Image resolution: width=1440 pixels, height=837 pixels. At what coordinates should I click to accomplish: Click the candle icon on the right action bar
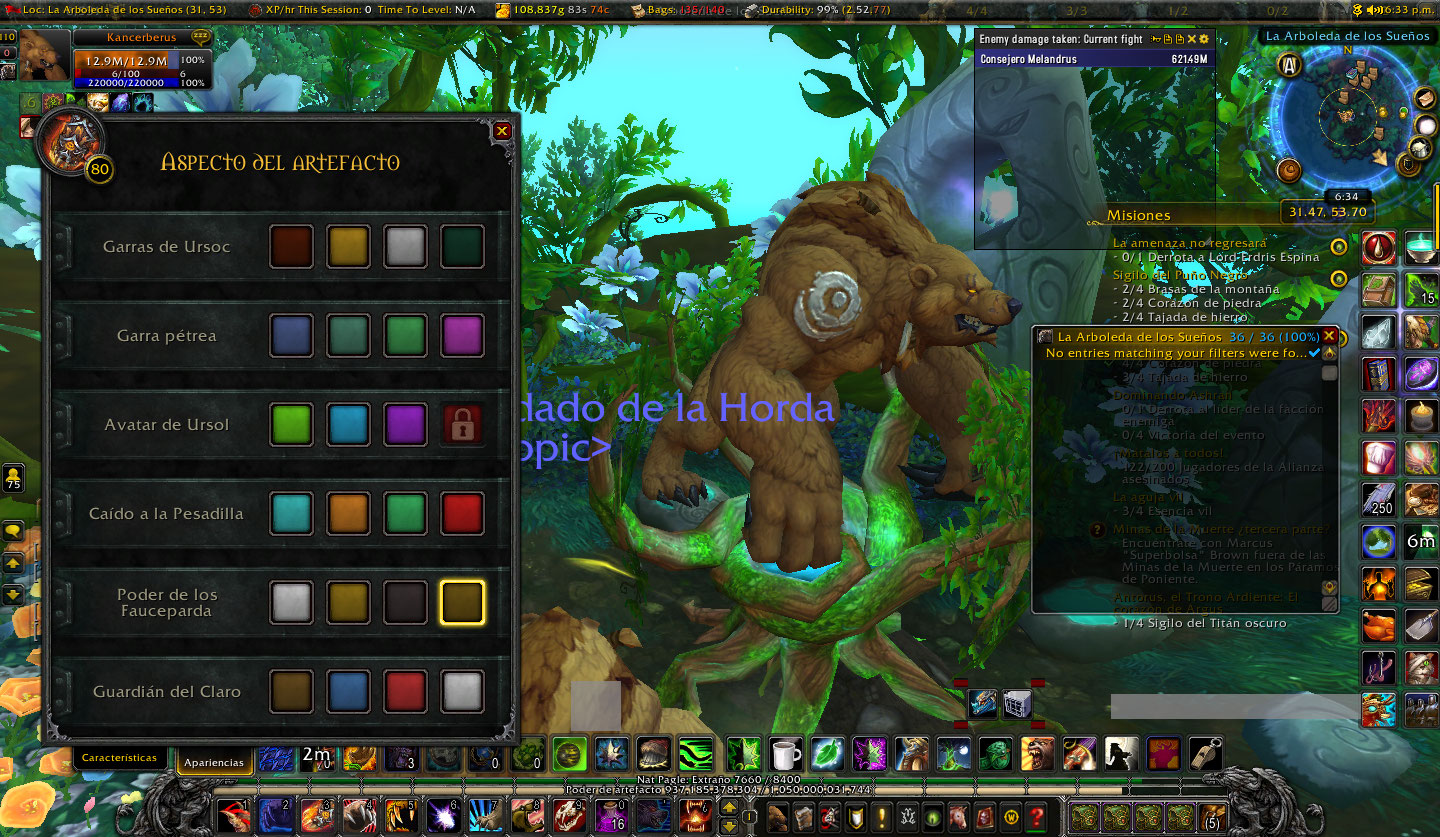(x=1420, y=416)
